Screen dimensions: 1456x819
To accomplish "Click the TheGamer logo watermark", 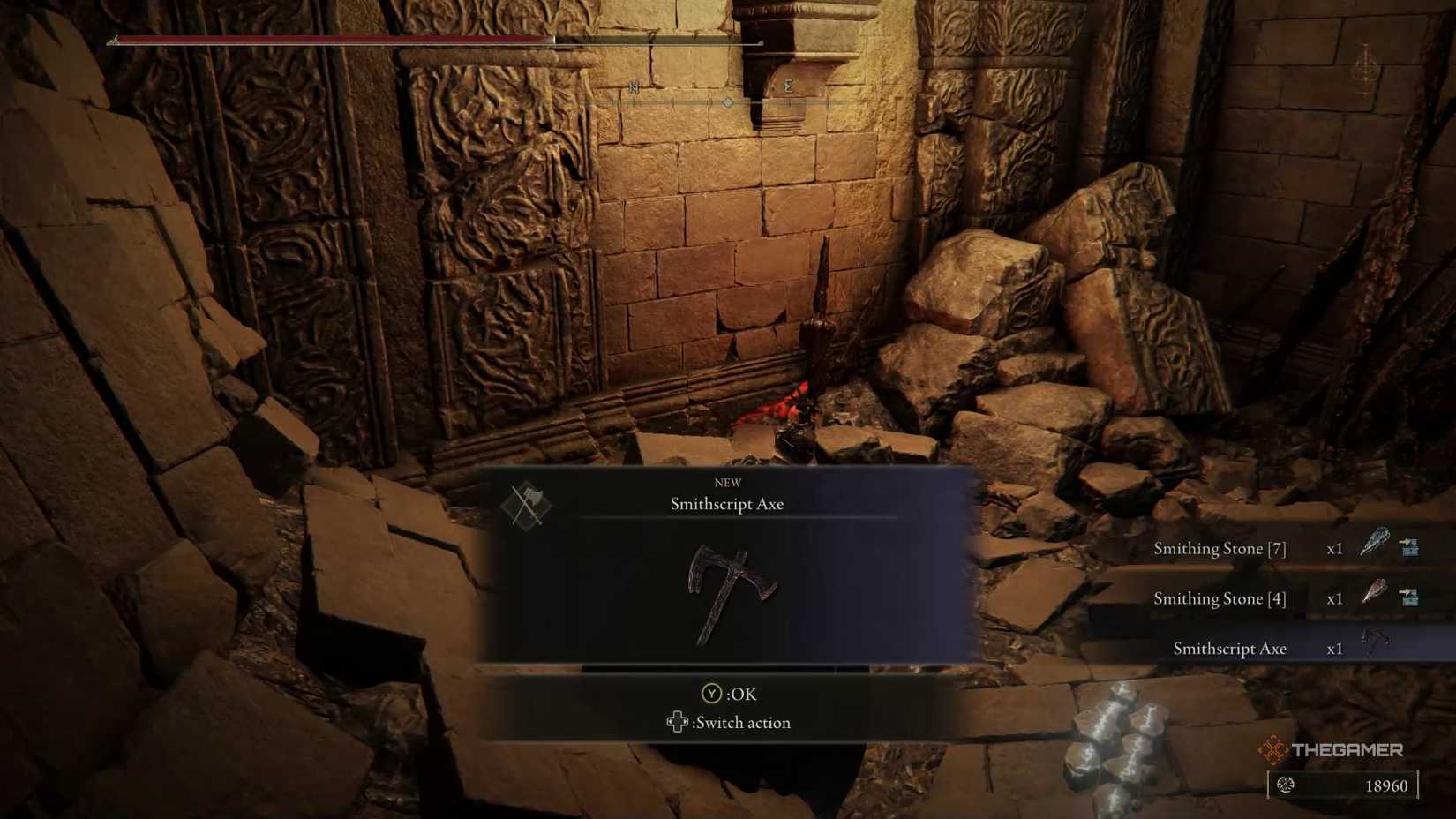I will tap(1335, 750).
